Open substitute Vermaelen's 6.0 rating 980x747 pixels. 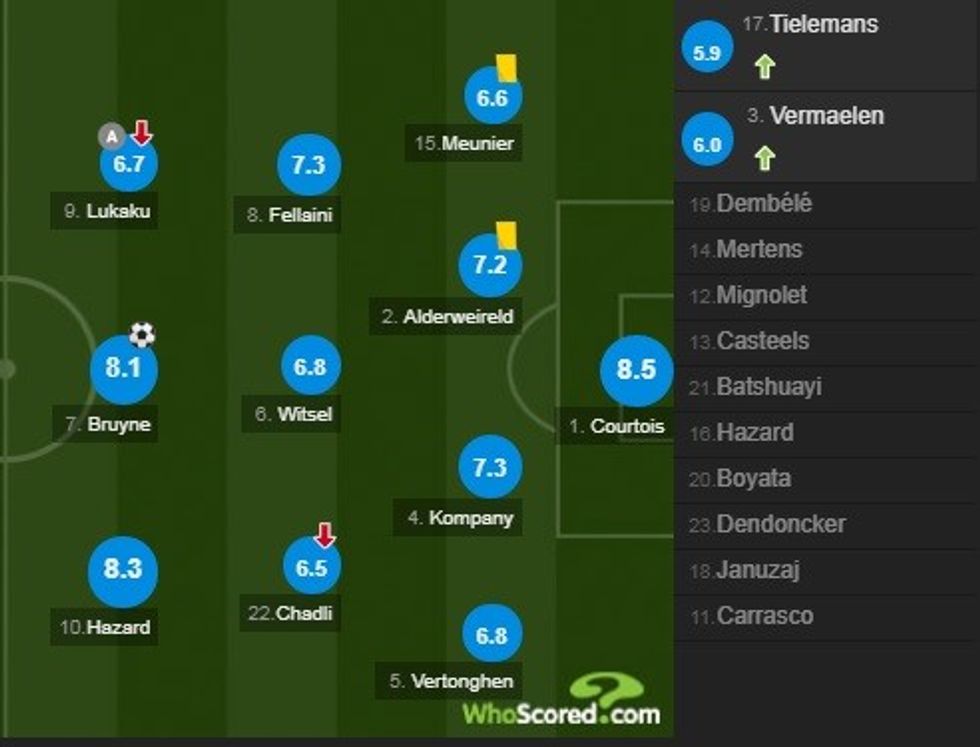click(x=707, y=145)
